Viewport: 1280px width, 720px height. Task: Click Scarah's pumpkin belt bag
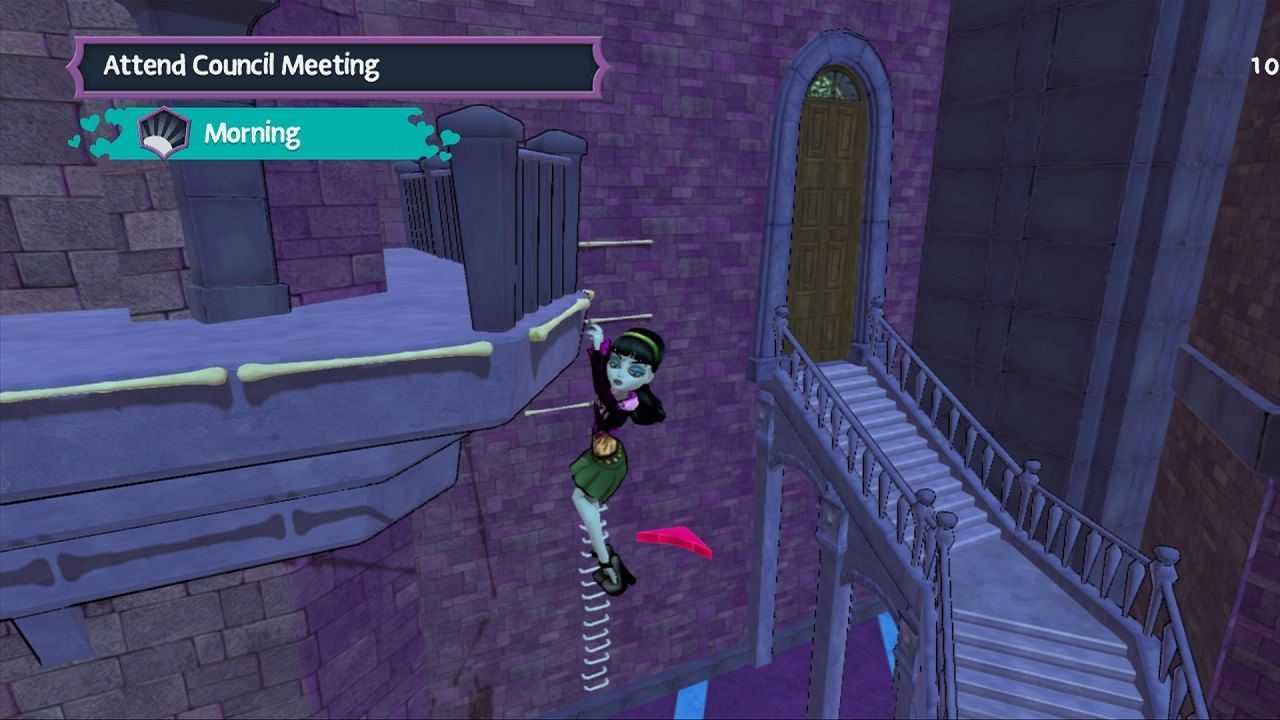point(606,447)
